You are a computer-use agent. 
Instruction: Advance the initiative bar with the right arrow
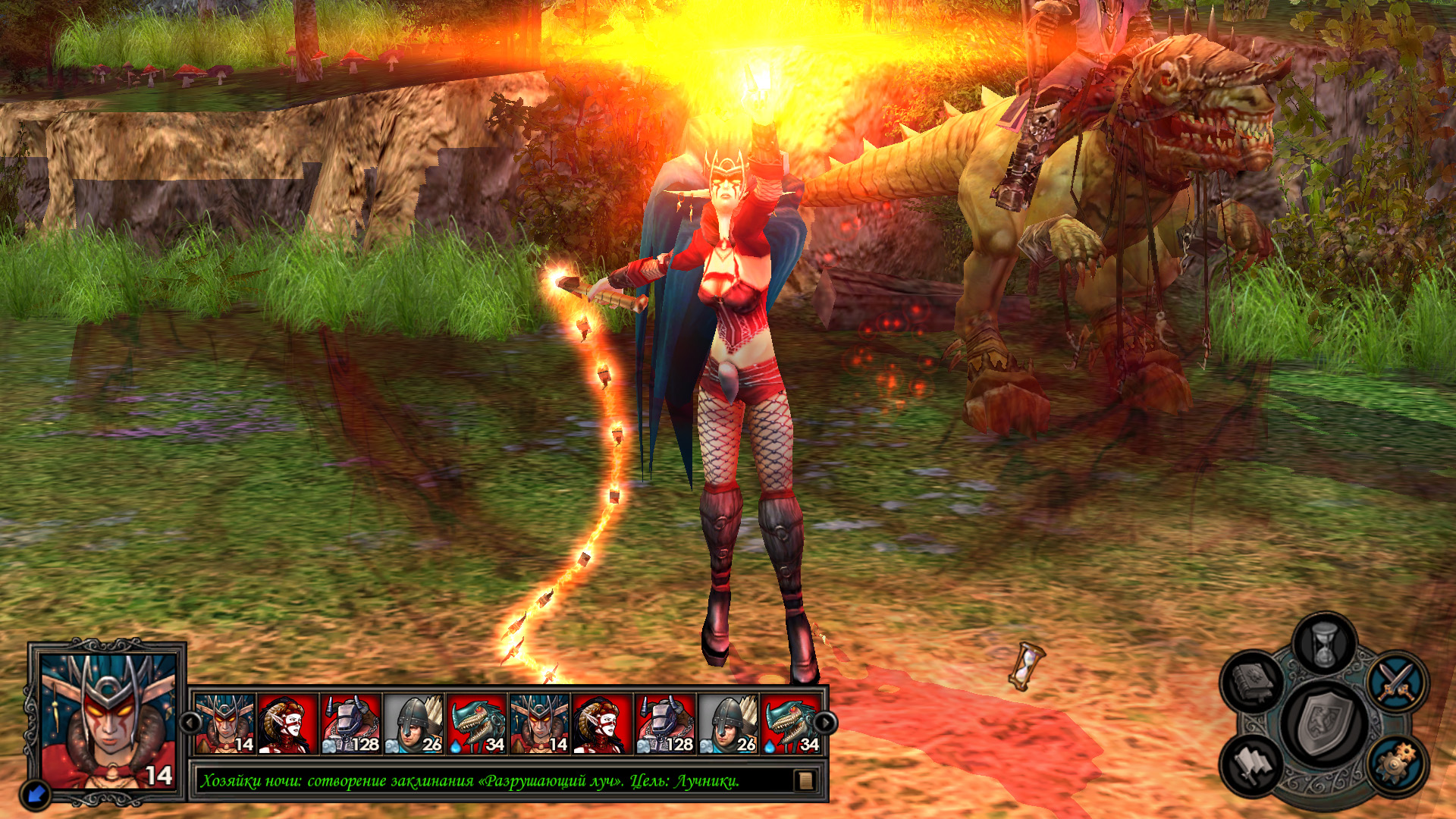pyautogui.click(x=825, y=723)
